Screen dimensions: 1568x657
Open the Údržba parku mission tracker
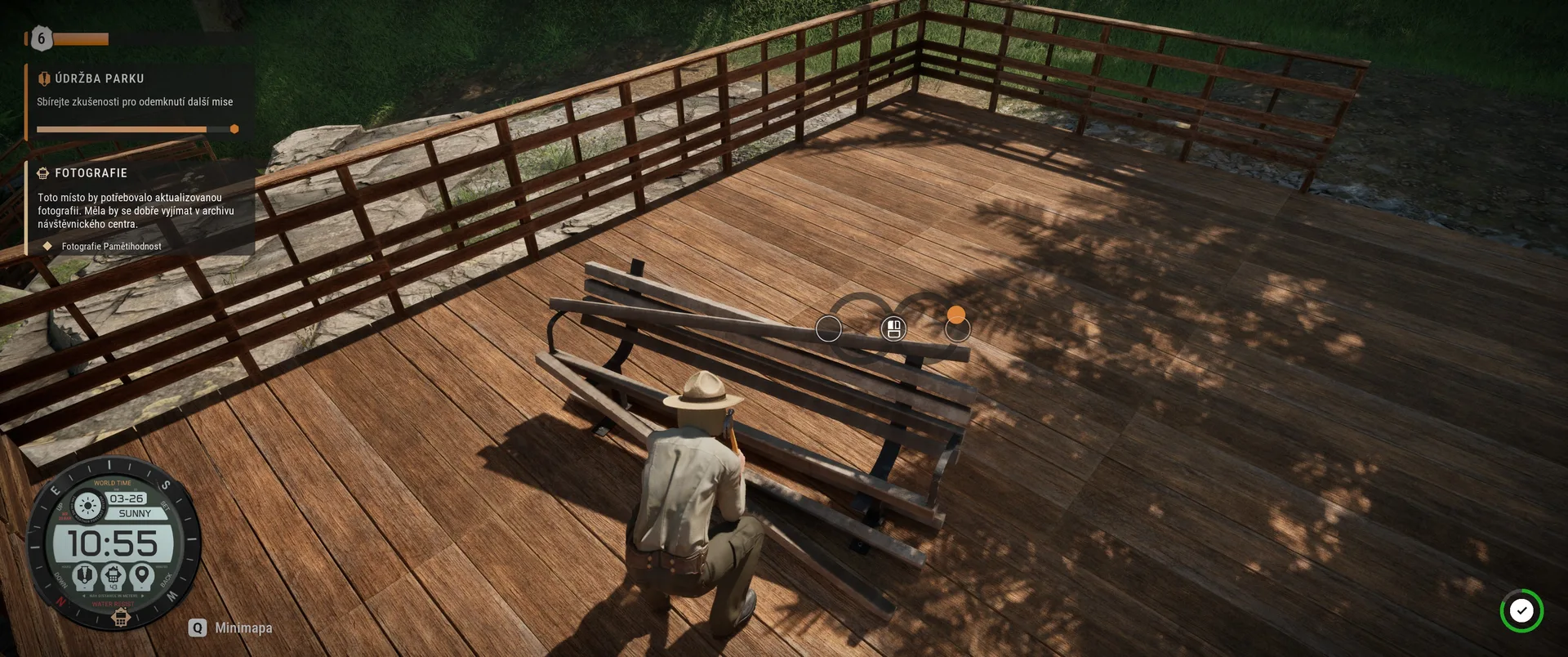(99, 78)
